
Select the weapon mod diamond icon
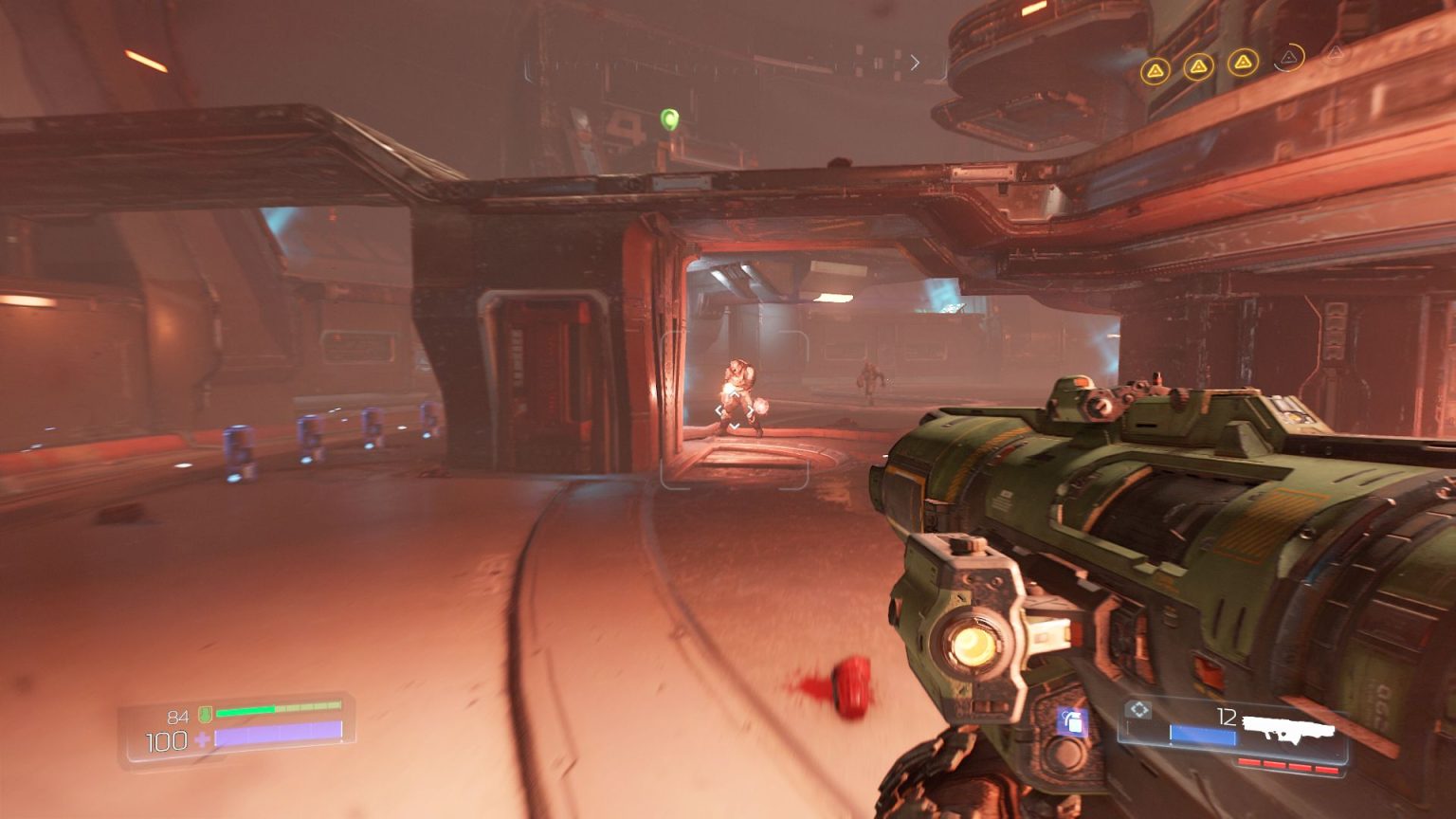point(1138,708)
